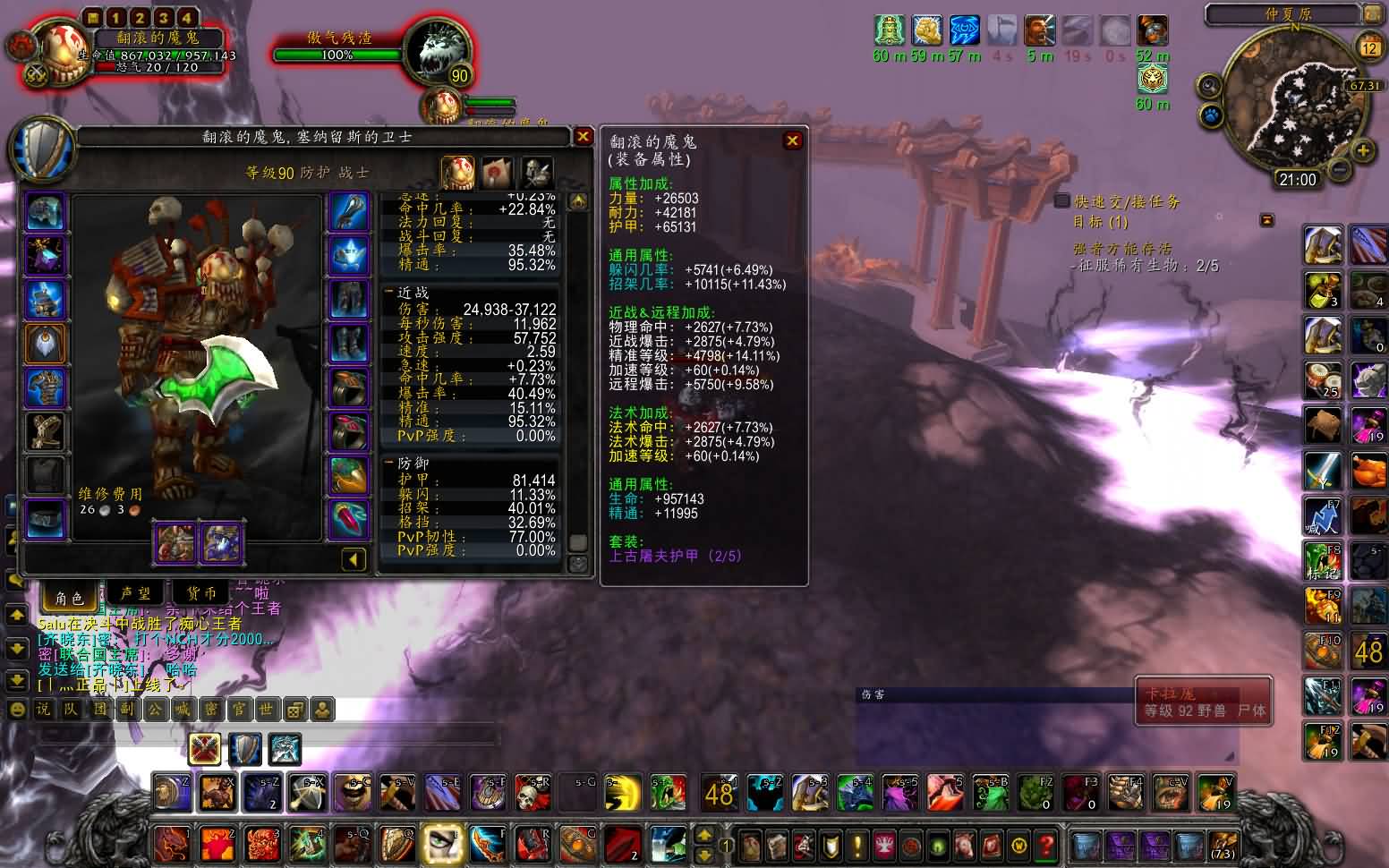Choose the 世 world chat channel button

pos(266,710)
